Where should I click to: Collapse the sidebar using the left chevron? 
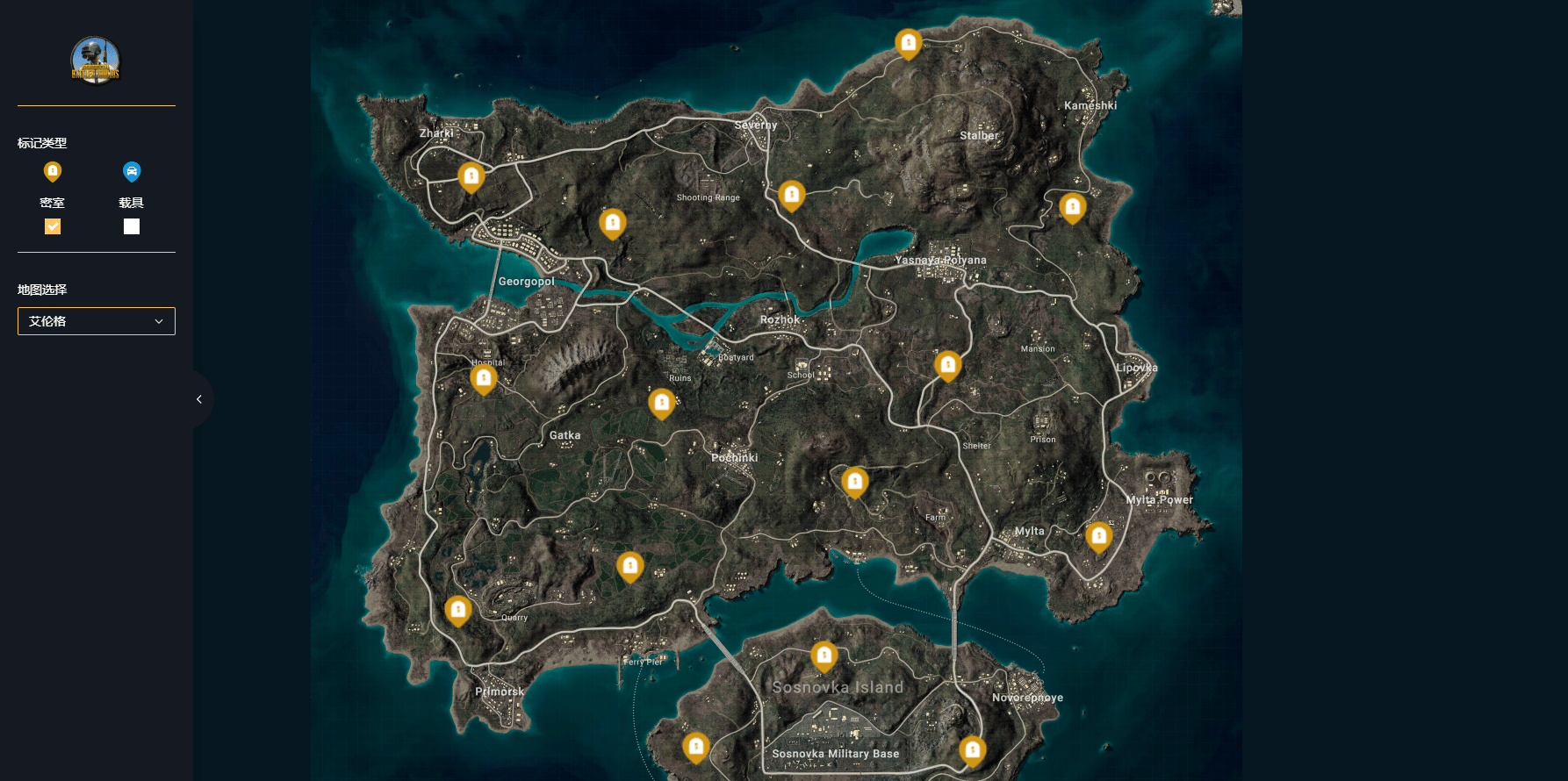(x=198, y=398)
